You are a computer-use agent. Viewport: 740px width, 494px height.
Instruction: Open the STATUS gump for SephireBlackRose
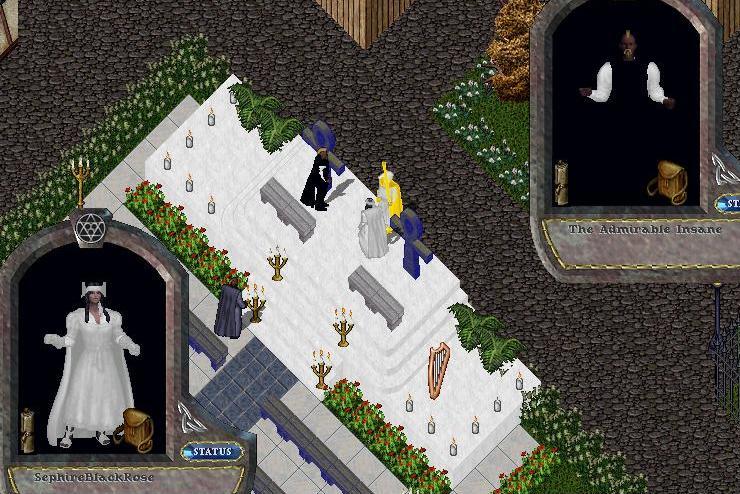point(212,452)
